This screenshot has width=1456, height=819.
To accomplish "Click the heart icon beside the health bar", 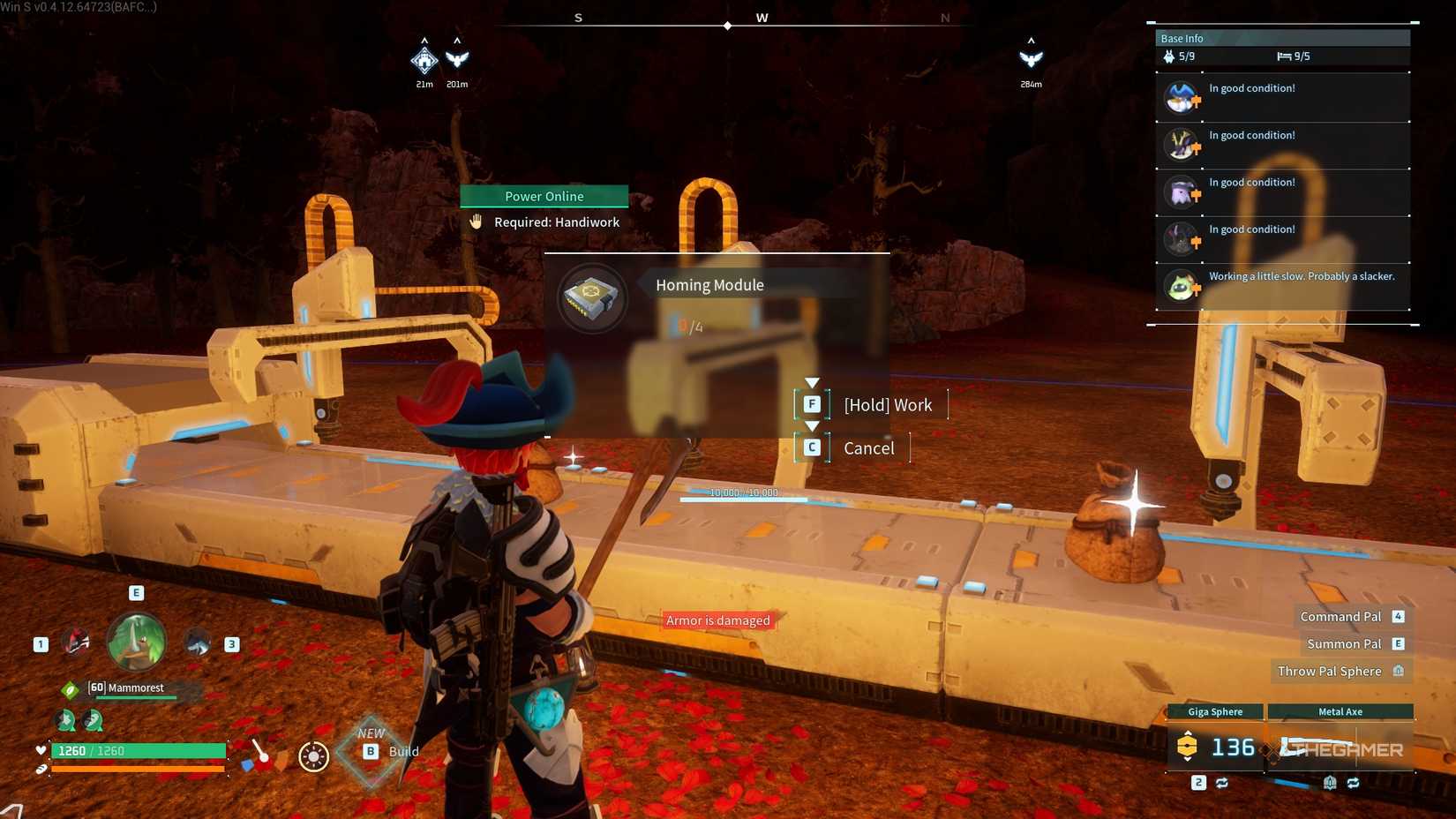I will pyautogui.click(x=41, y=750).
